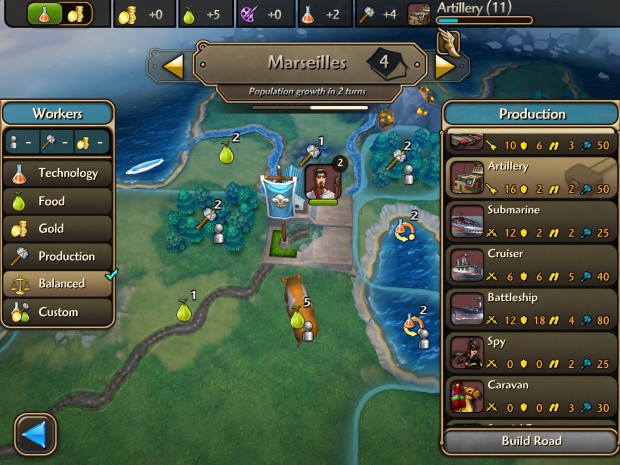Go to the next city with right arrow
The width and height of the screenshot is (620, 465).
445,67
